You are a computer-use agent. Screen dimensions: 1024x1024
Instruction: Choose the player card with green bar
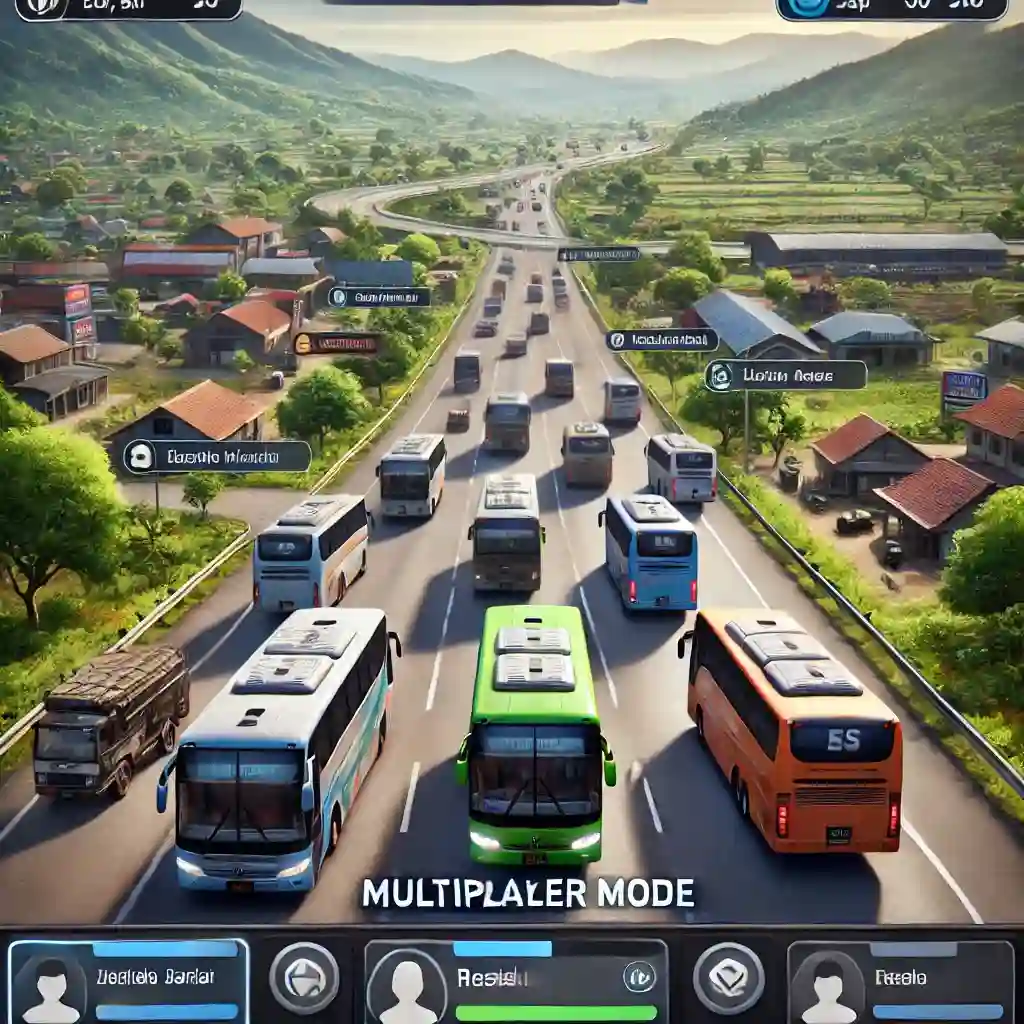[x=515, y=981]
